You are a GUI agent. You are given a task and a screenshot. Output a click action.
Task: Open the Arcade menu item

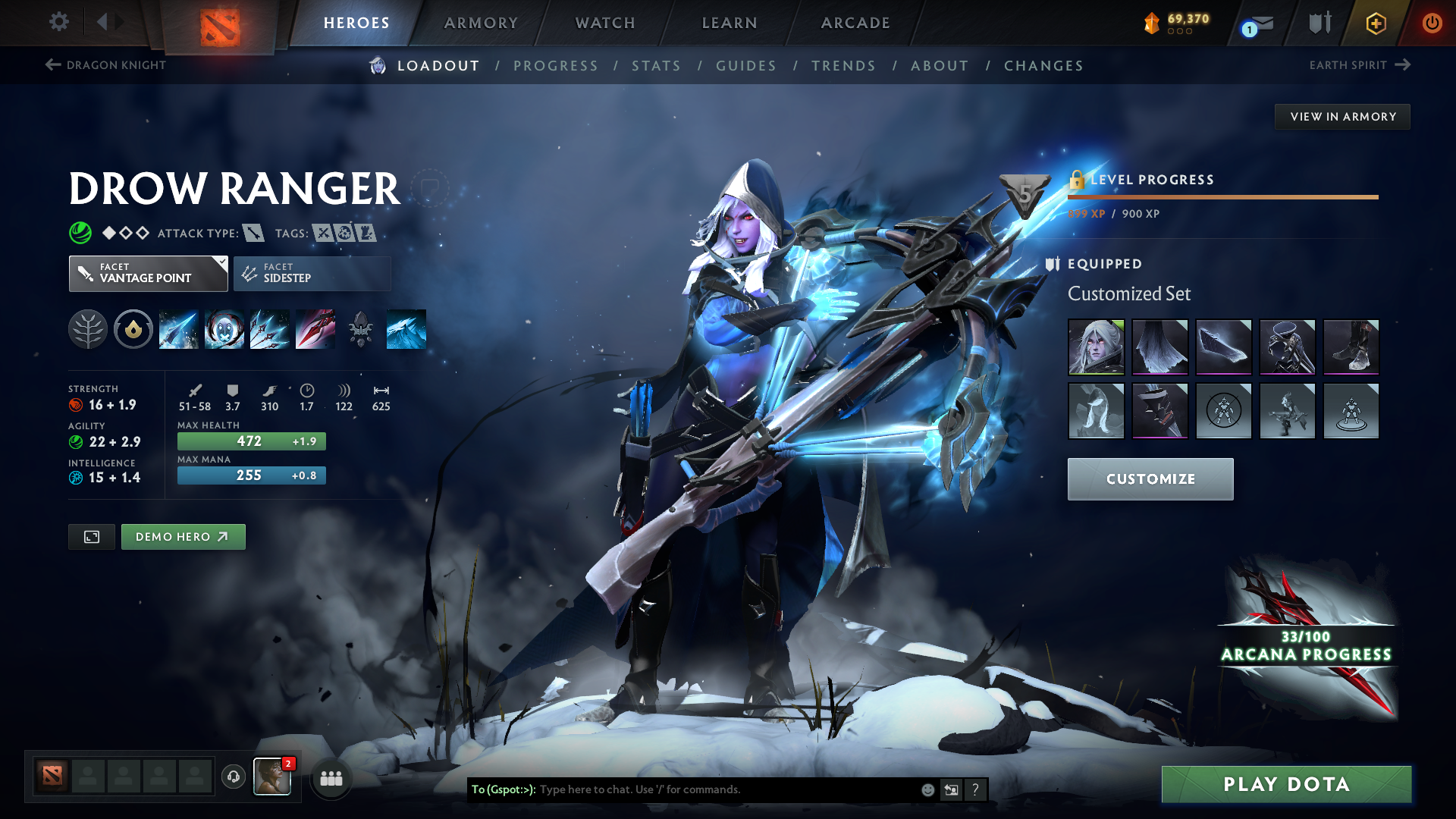[855, 23]
